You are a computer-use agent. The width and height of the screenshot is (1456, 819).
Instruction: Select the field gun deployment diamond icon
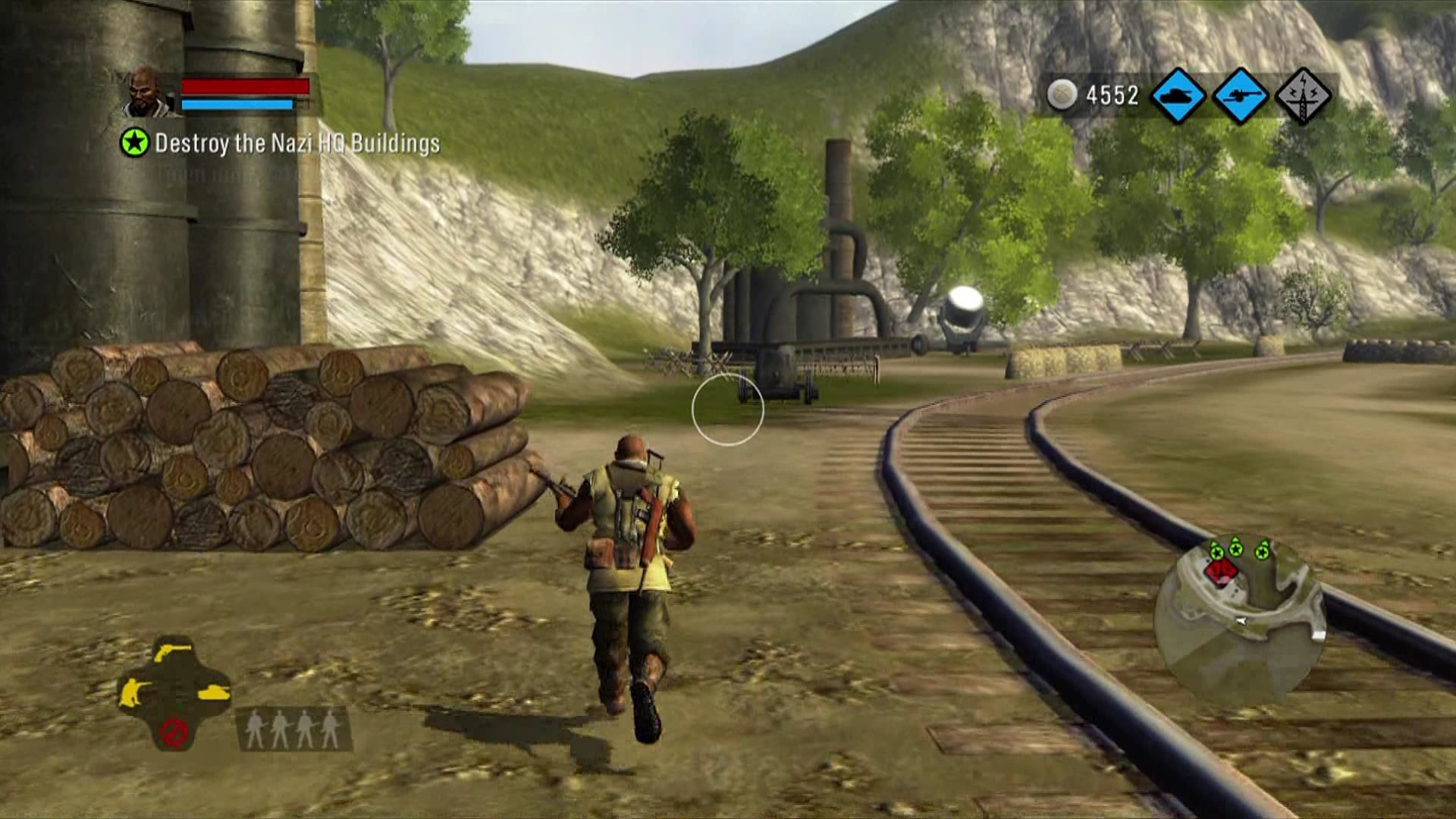(1239, 95)
